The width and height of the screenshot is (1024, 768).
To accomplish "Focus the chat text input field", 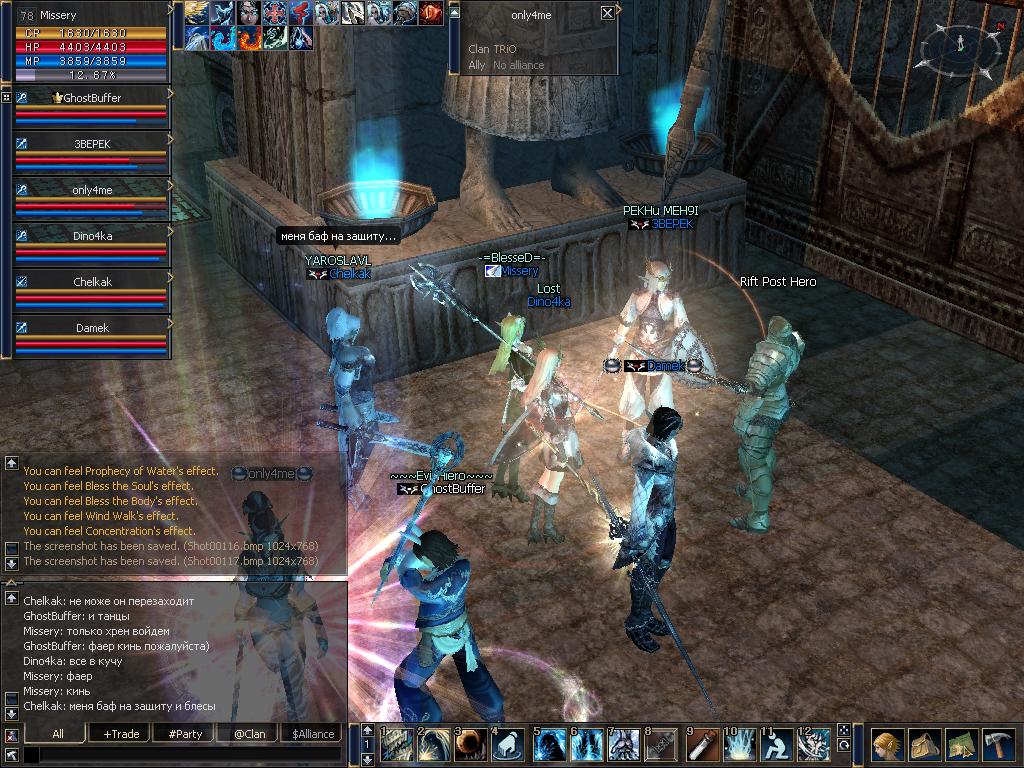I will [x=180, y=754].
